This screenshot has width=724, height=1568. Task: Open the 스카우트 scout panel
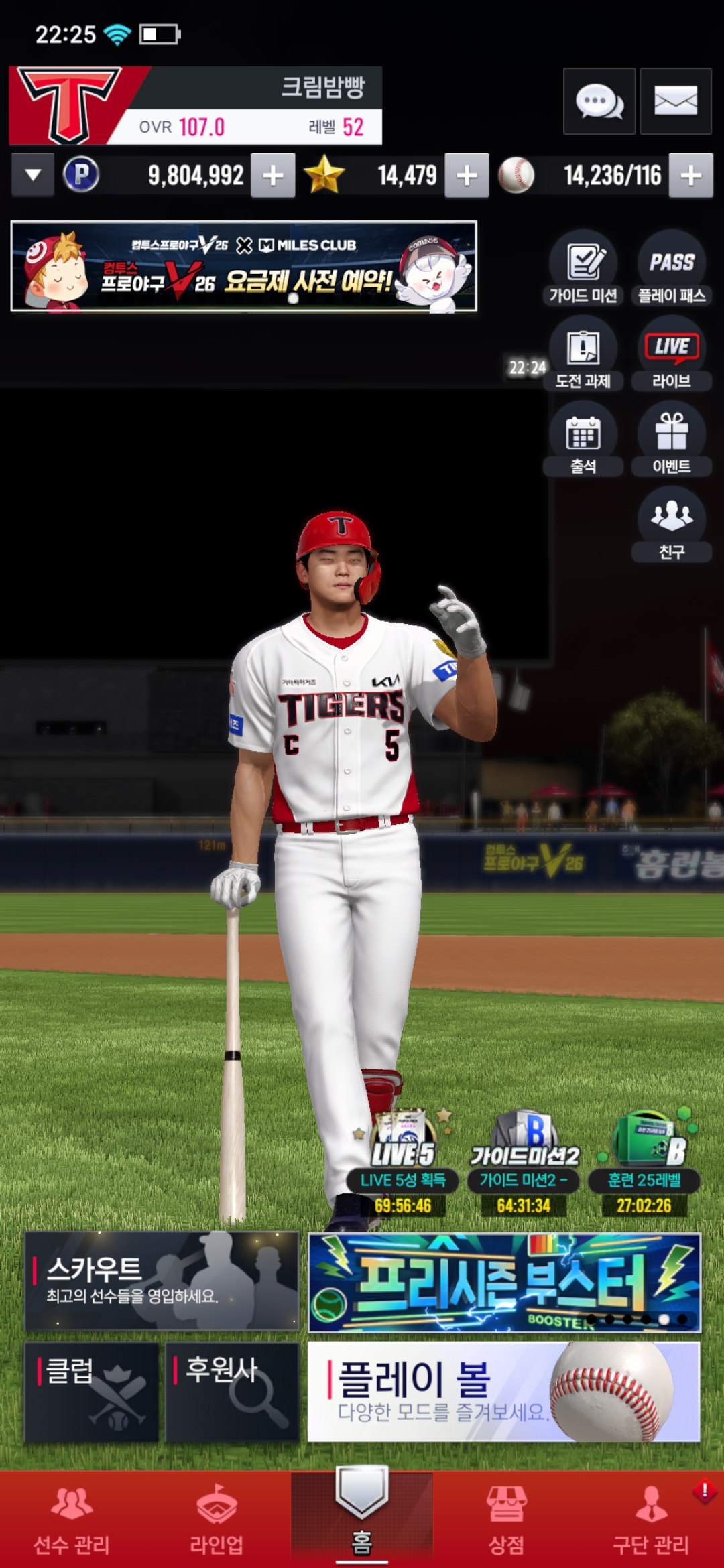point(162,1281)
